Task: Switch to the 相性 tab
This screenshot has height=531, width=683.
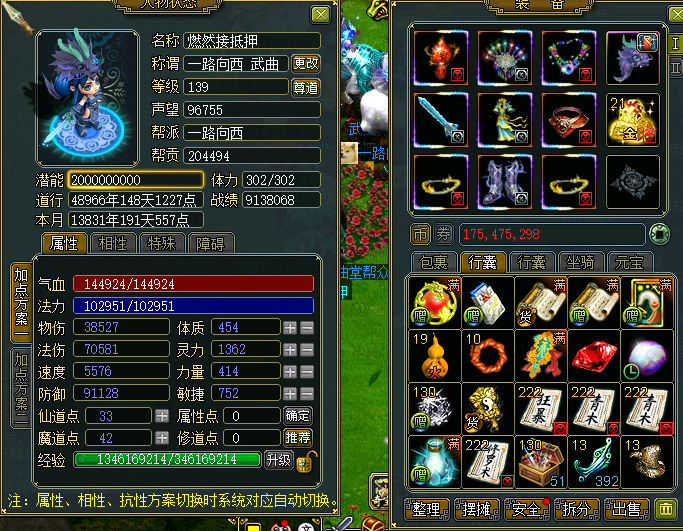Action: 115,243
